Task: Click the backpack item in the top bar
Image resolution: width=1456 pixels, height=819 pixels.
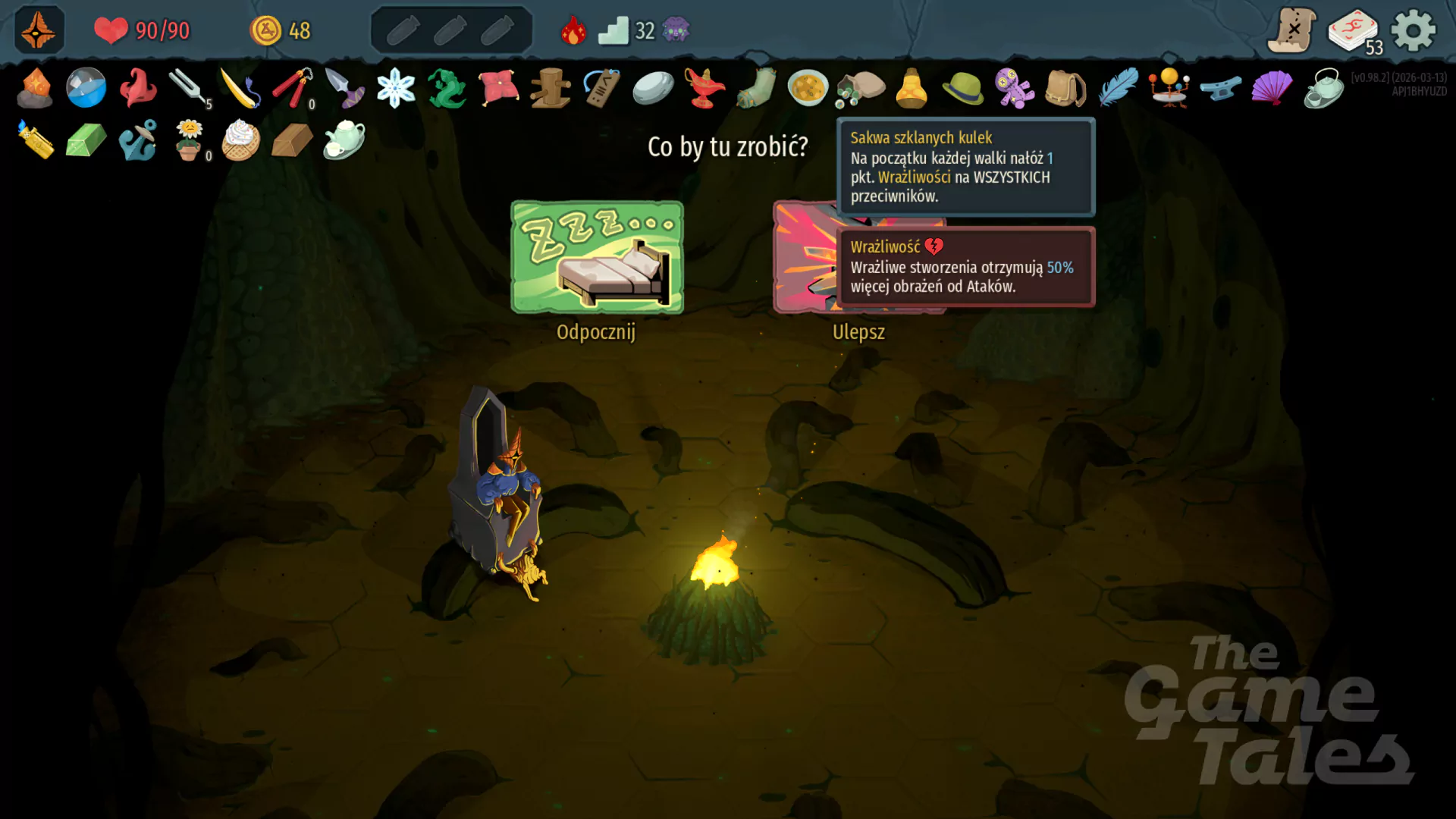Action: coord(1065,89)
